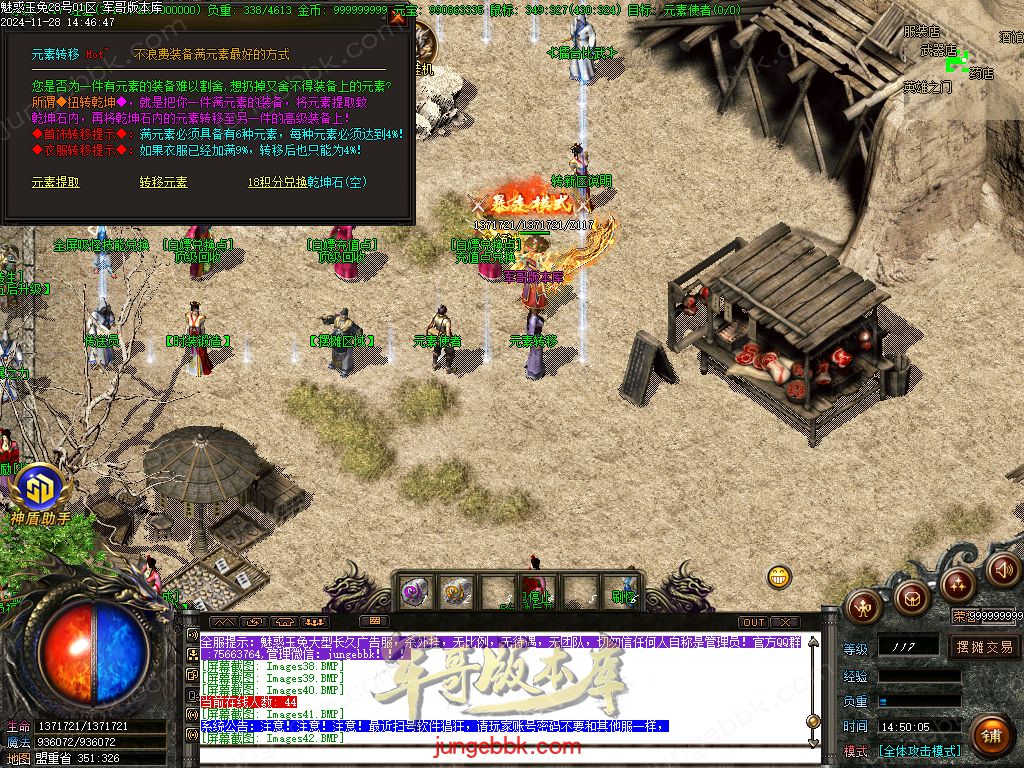Click the round 铺 shop button

[x=990, y=735]
